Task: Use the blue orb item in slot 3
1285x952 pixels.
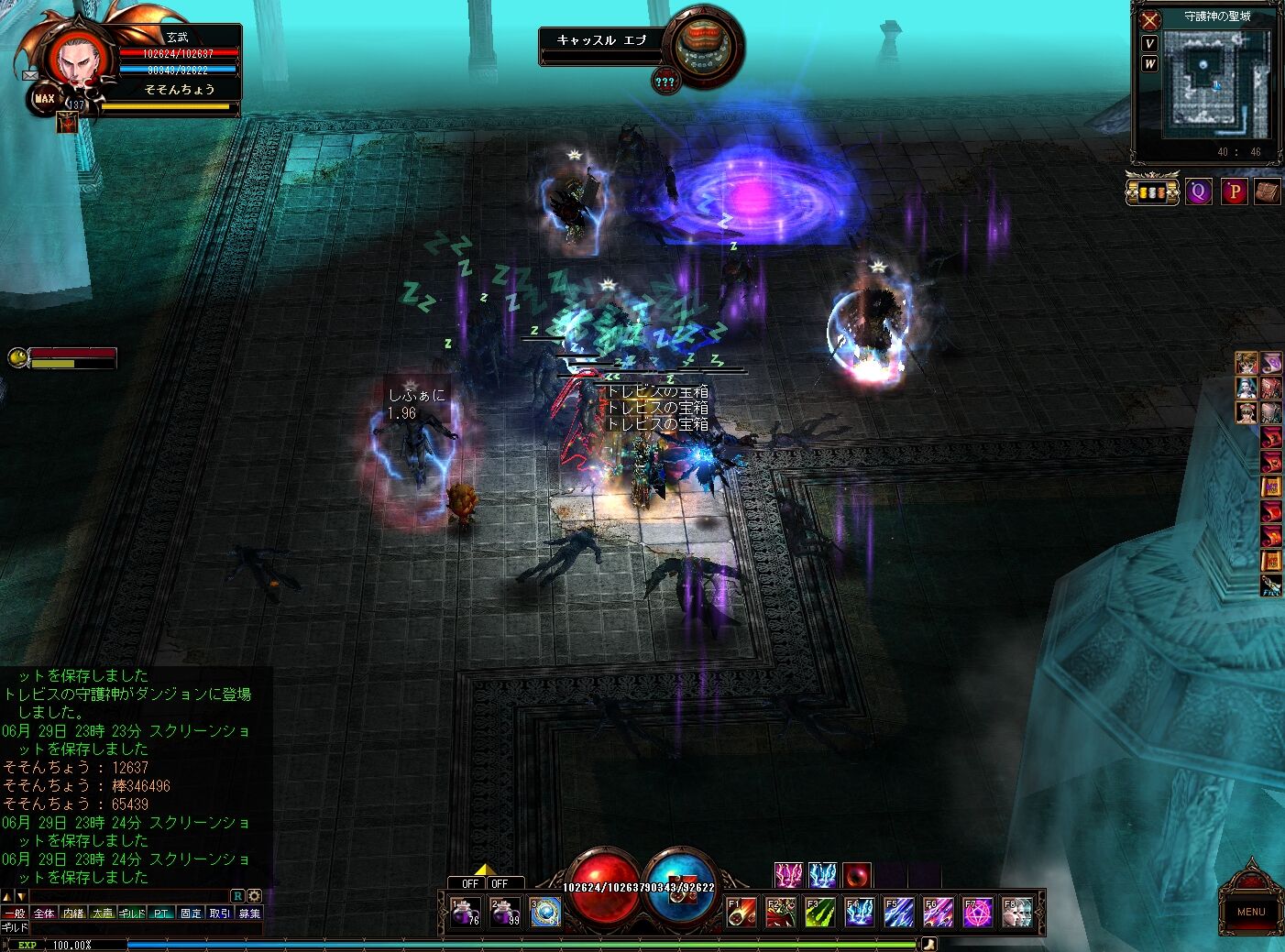Action: 545,913
